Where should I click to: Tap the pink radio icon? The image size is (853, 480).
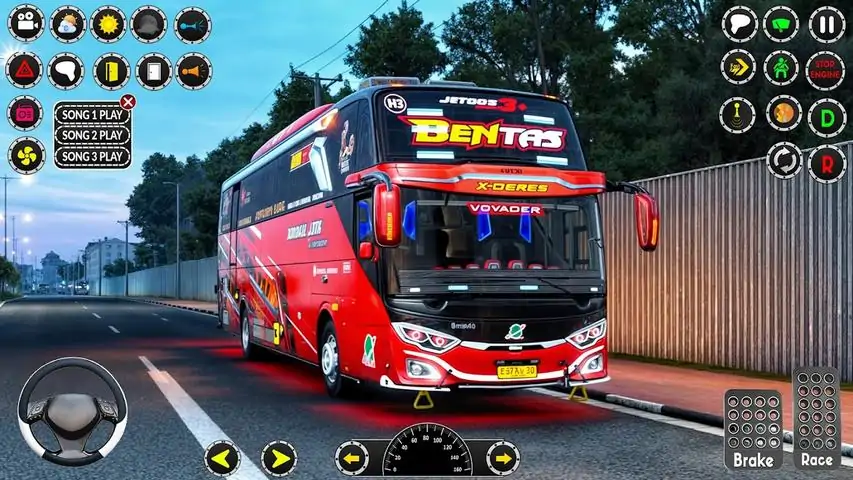click(25, 113)
